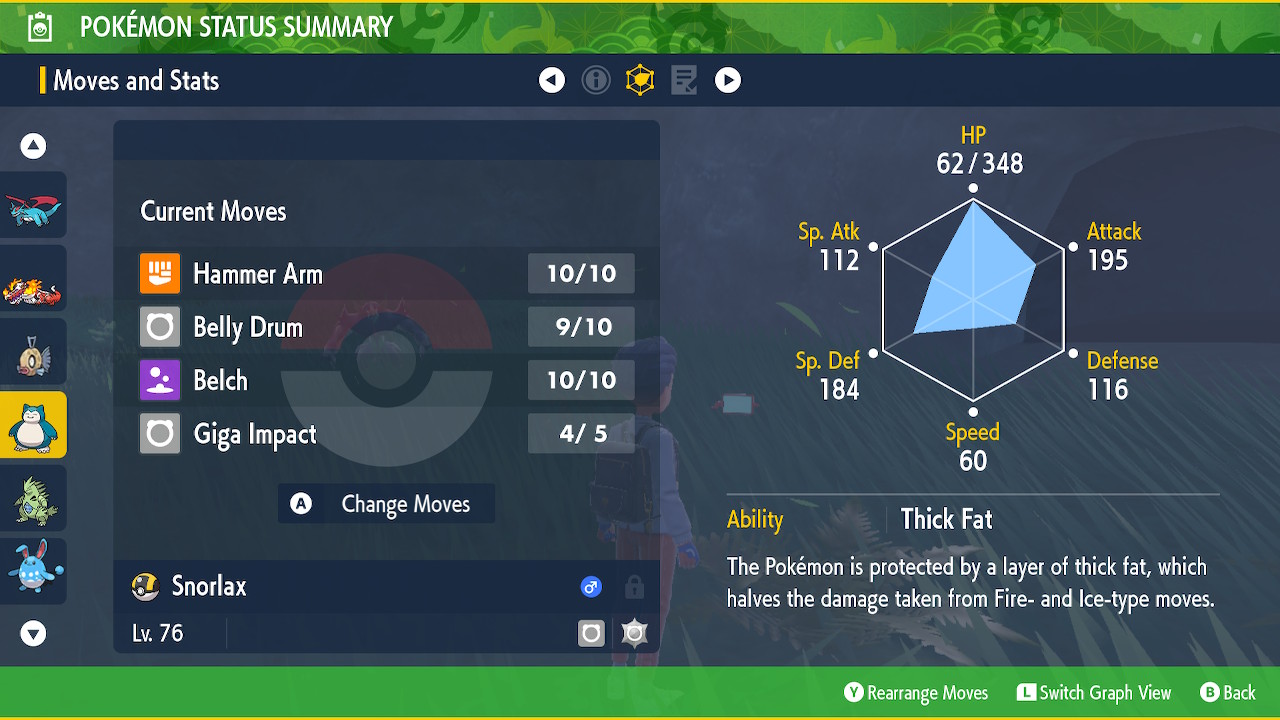Screen dimensions: 1280x720
Task: Choose the Belch move row
Action: 386,380
